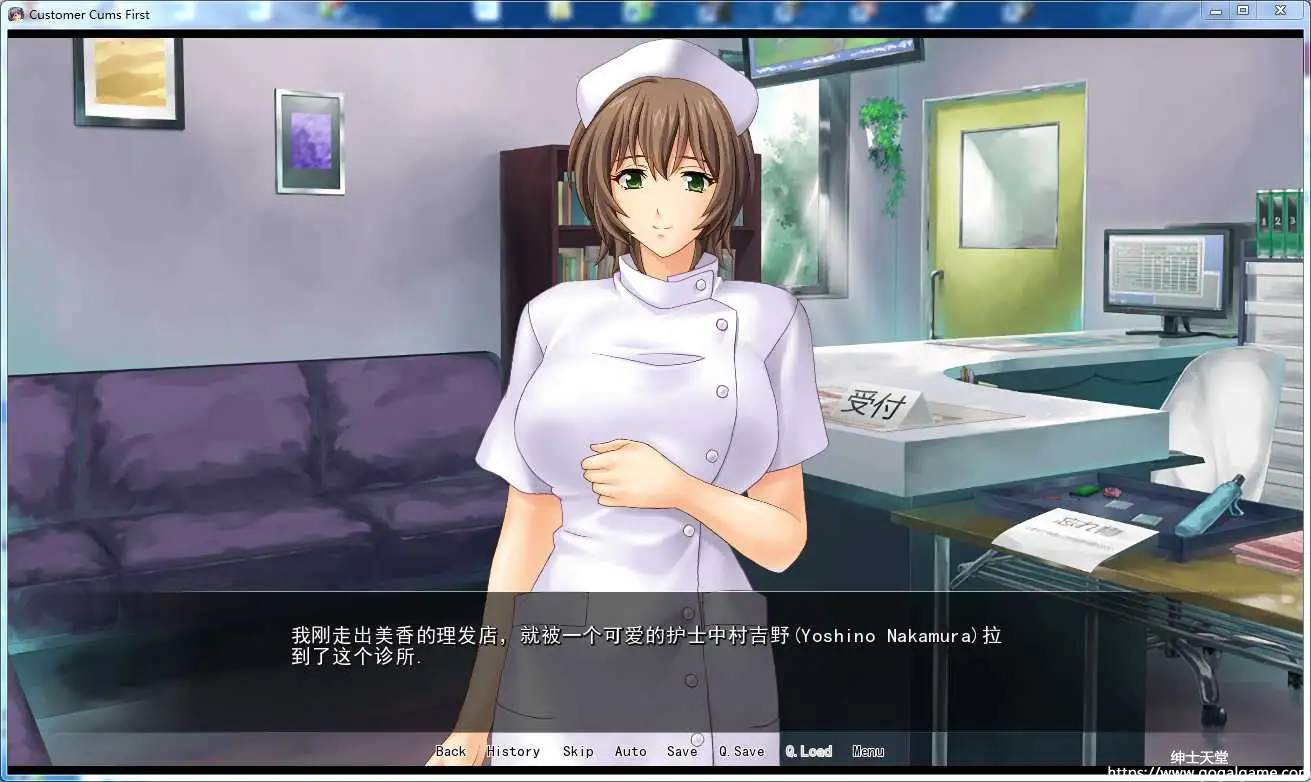The height and width of the screenshot is (782, 1311).
Task: Minimize the game window
Action: 1215,10
